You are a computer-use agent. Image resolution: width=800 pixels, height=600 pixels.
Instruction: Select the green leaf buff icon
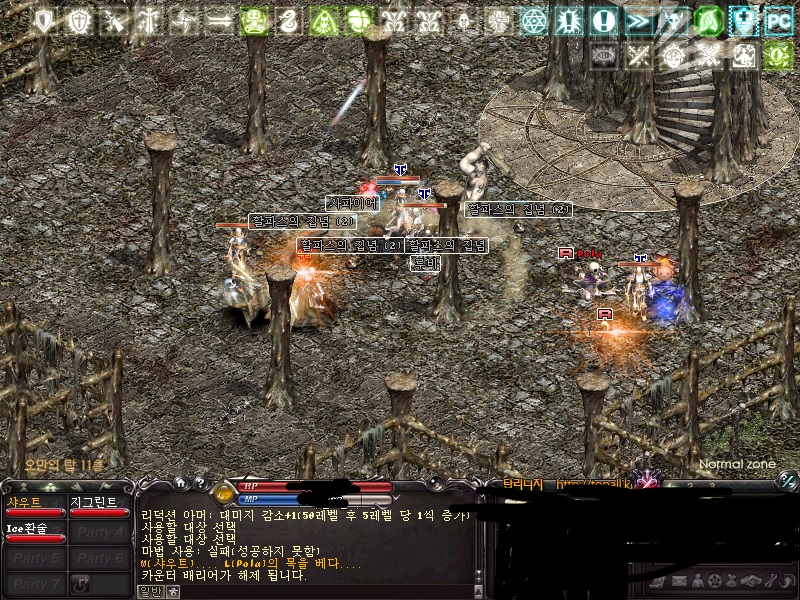coord(708,20)
